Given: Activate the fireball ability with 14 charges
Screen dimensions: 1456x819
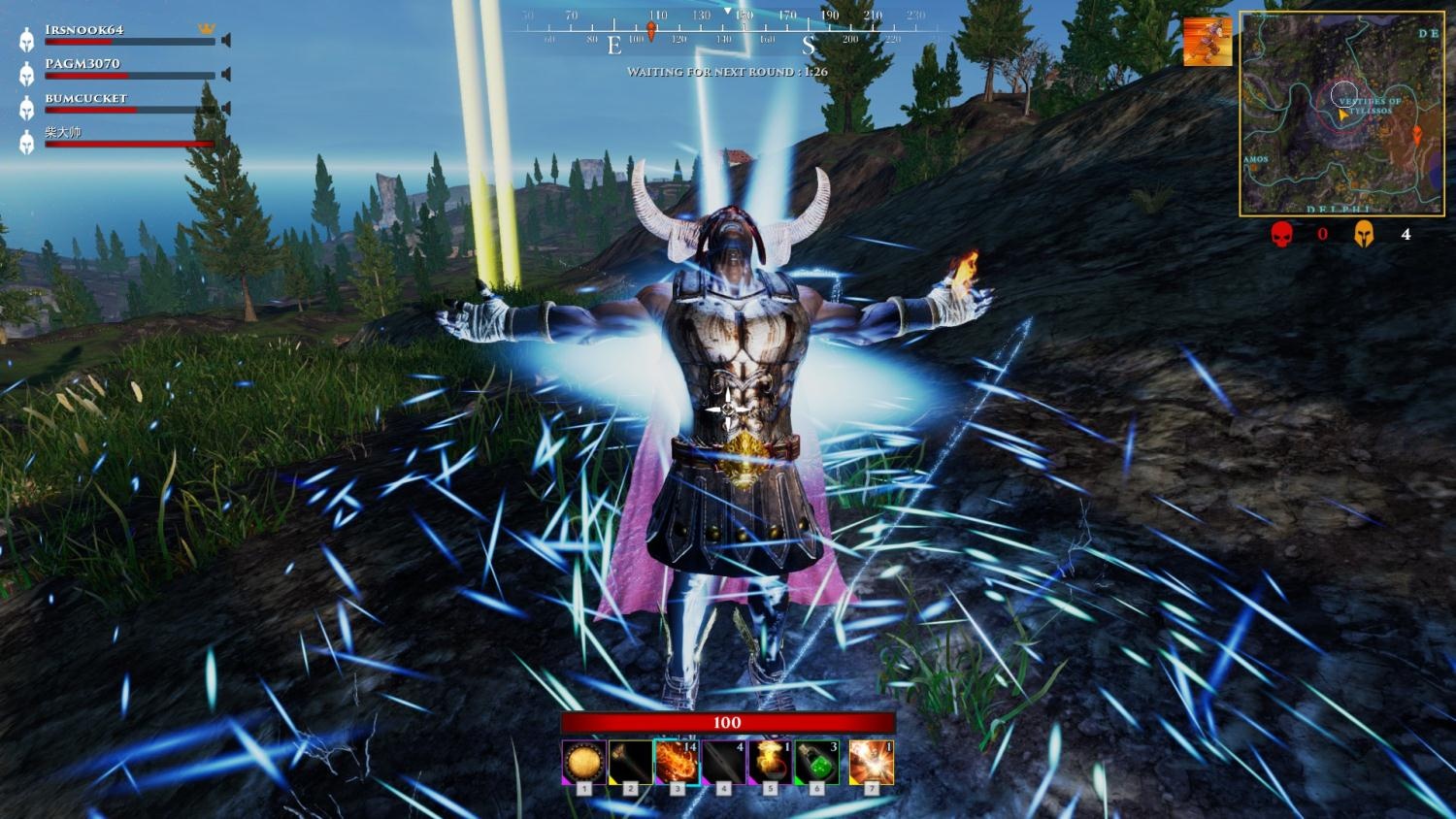Looking at the screenshot, I should (x=677, y=763).
